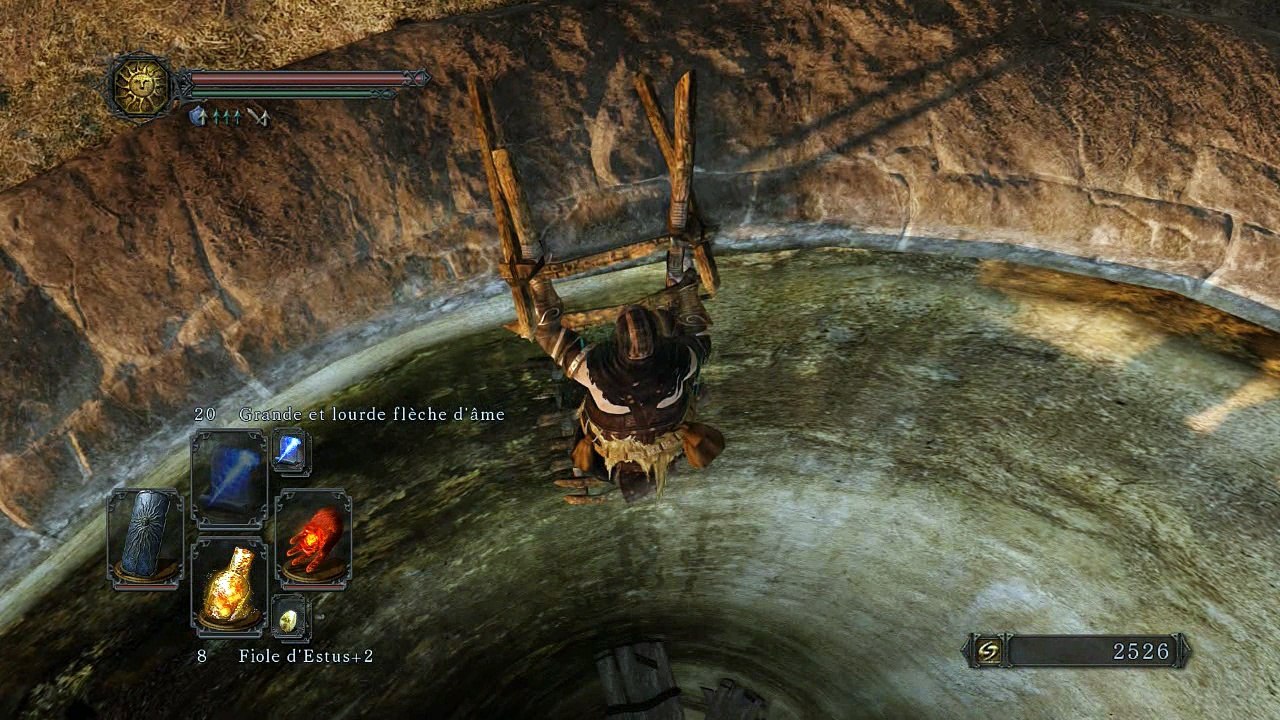
Task: Click the sword attack buff status icon
Action: point(258,117)
